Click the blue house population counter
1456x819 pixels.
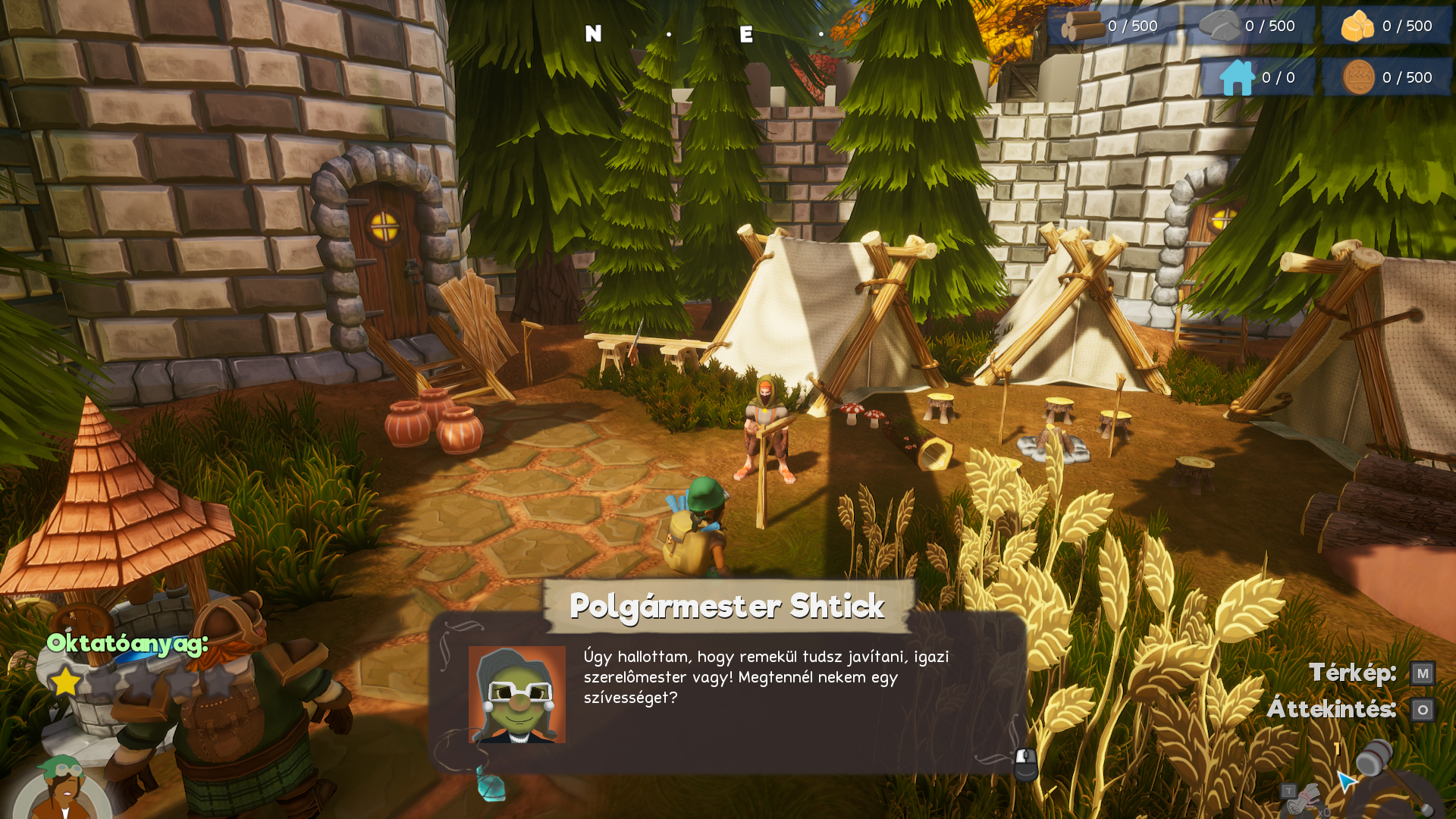tap(1257, 77)
